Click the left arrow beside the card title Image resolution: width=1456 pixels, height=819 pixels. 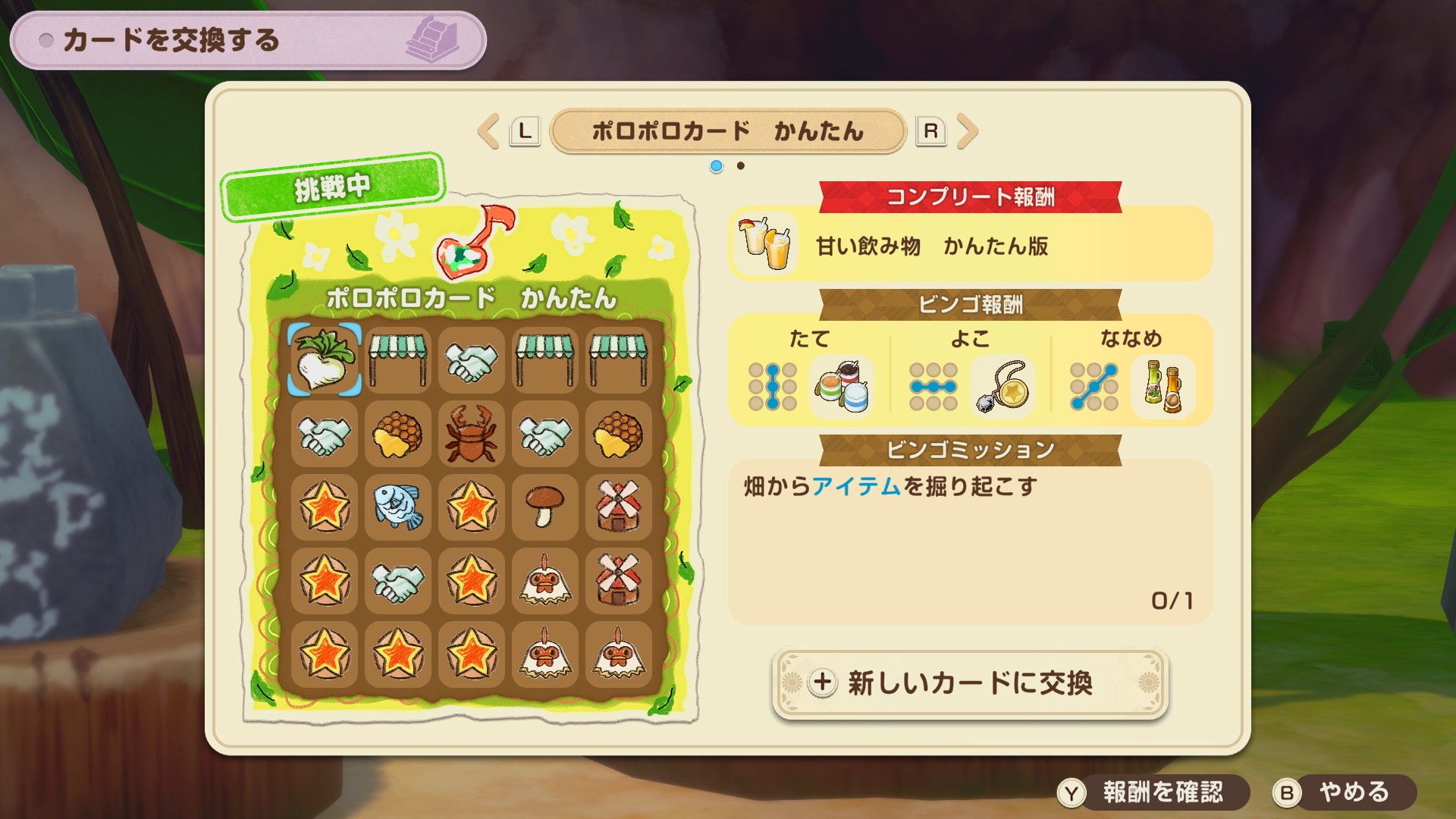pyautogui.click(x=488, y=130)
